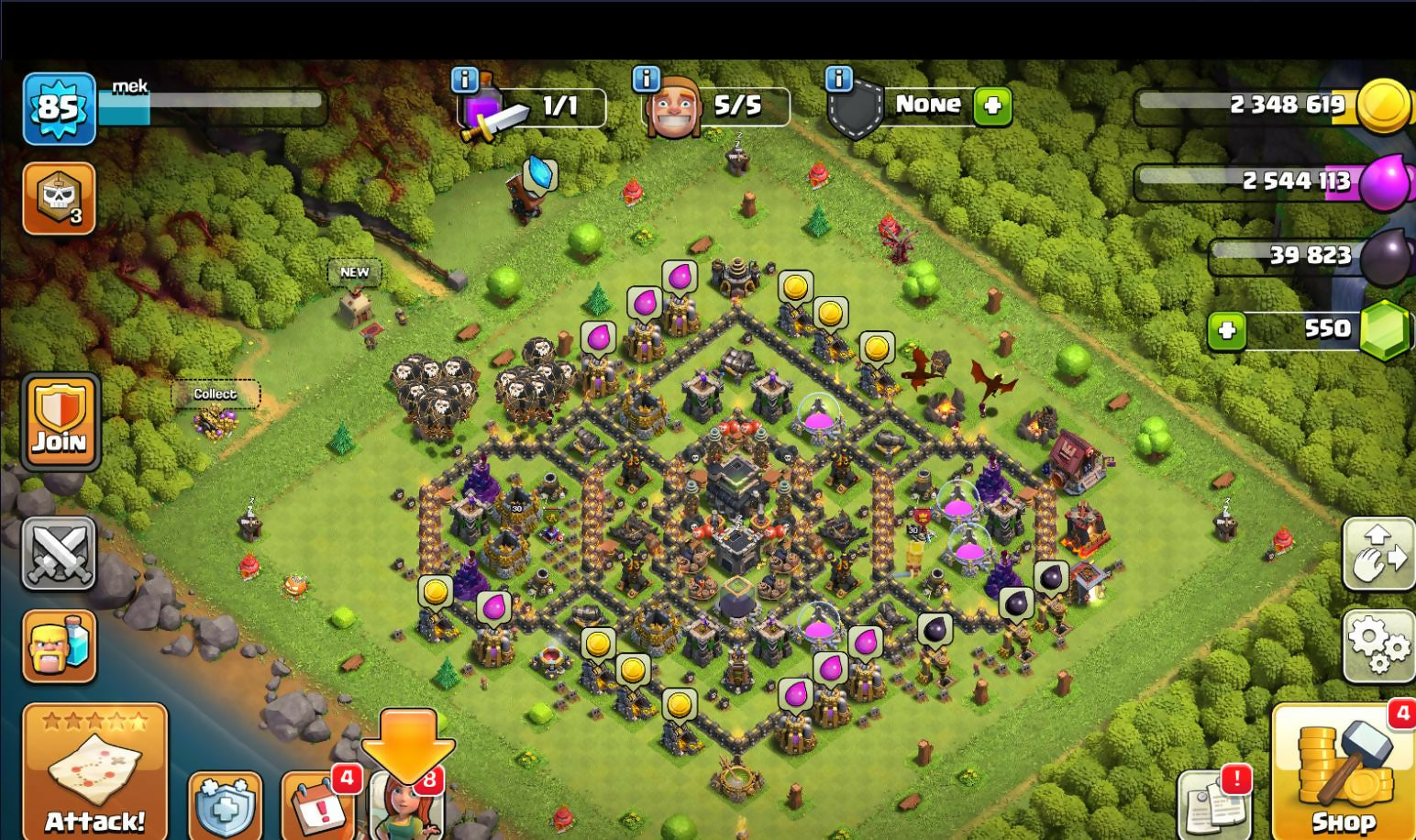Tap the NEW label over the trader

point(355,272)
